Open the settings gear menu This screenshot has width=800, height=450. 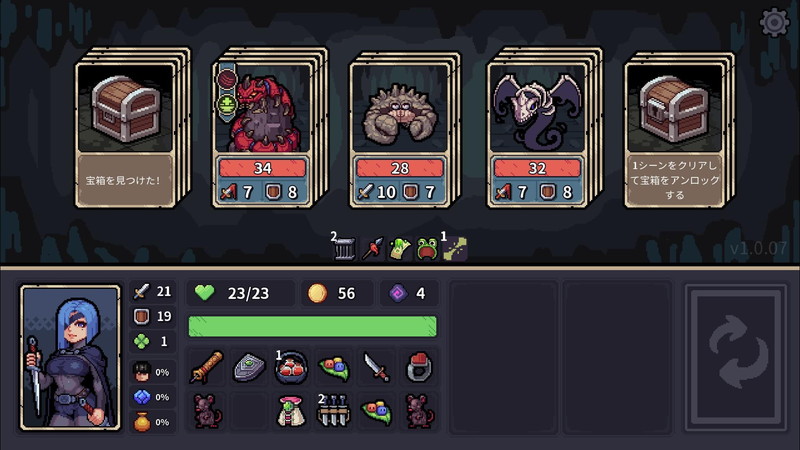775,23
